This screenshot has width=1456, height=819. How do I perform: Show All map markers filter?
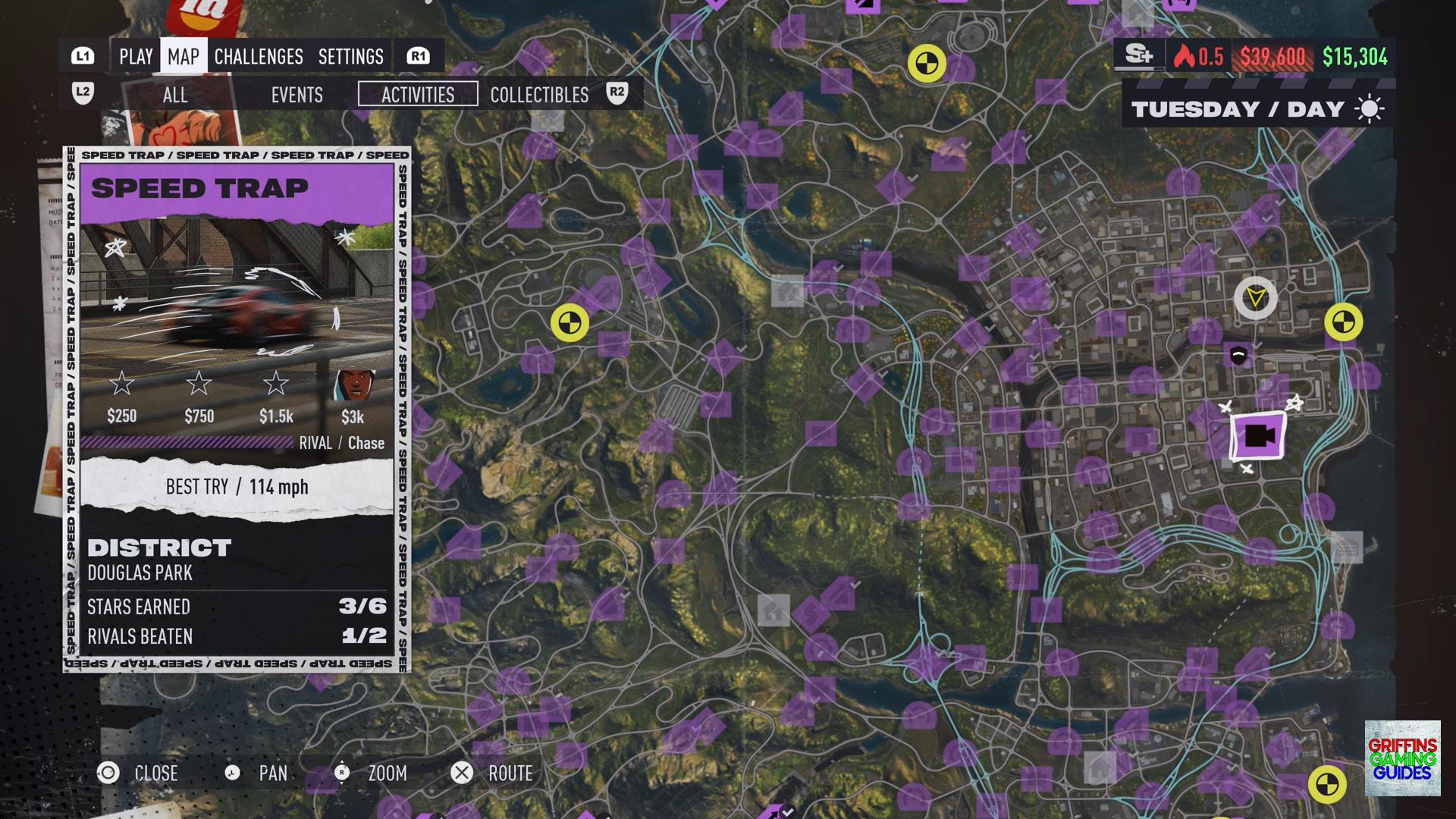click(175, 95)
